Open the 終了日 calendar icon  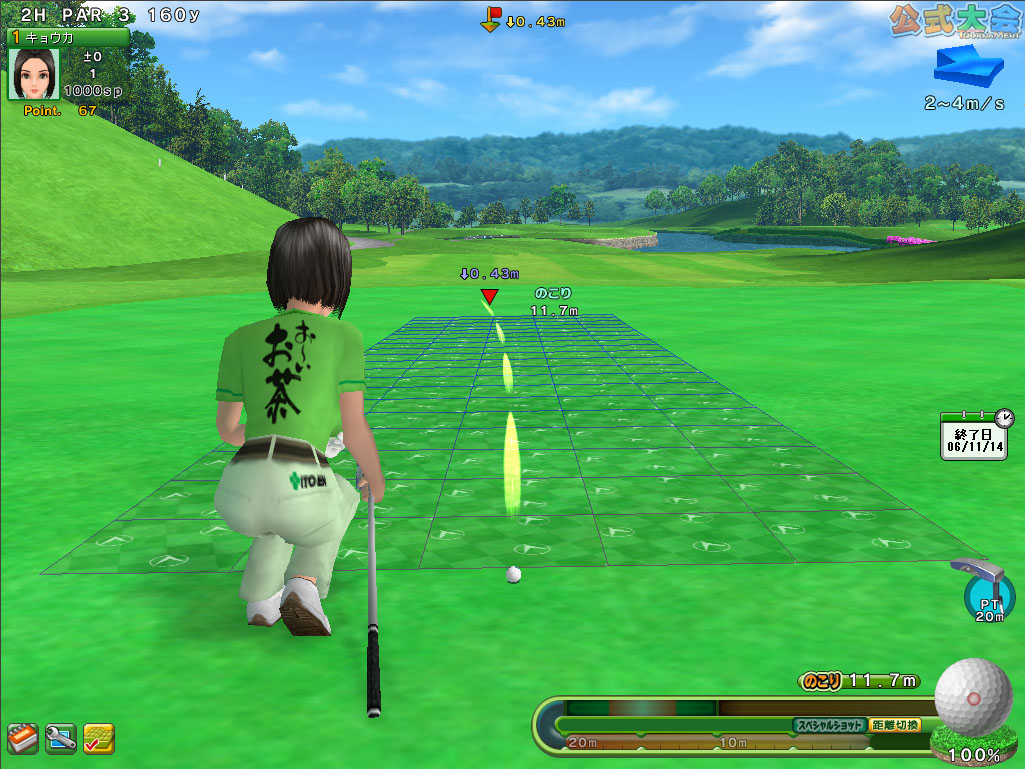(975, 435)
